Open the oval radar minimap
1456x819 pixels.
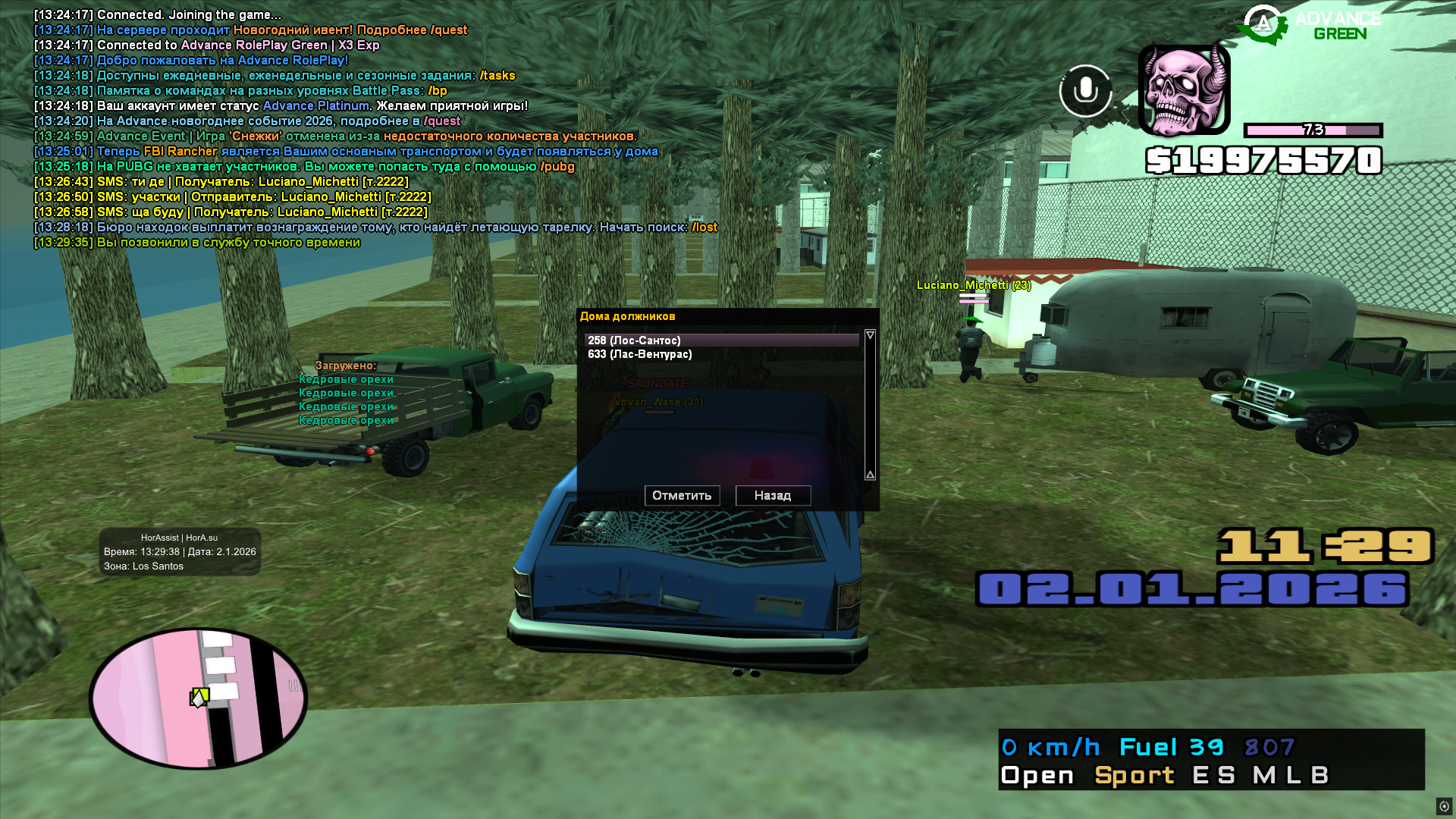pyautogui.click(x=199, y=698)
